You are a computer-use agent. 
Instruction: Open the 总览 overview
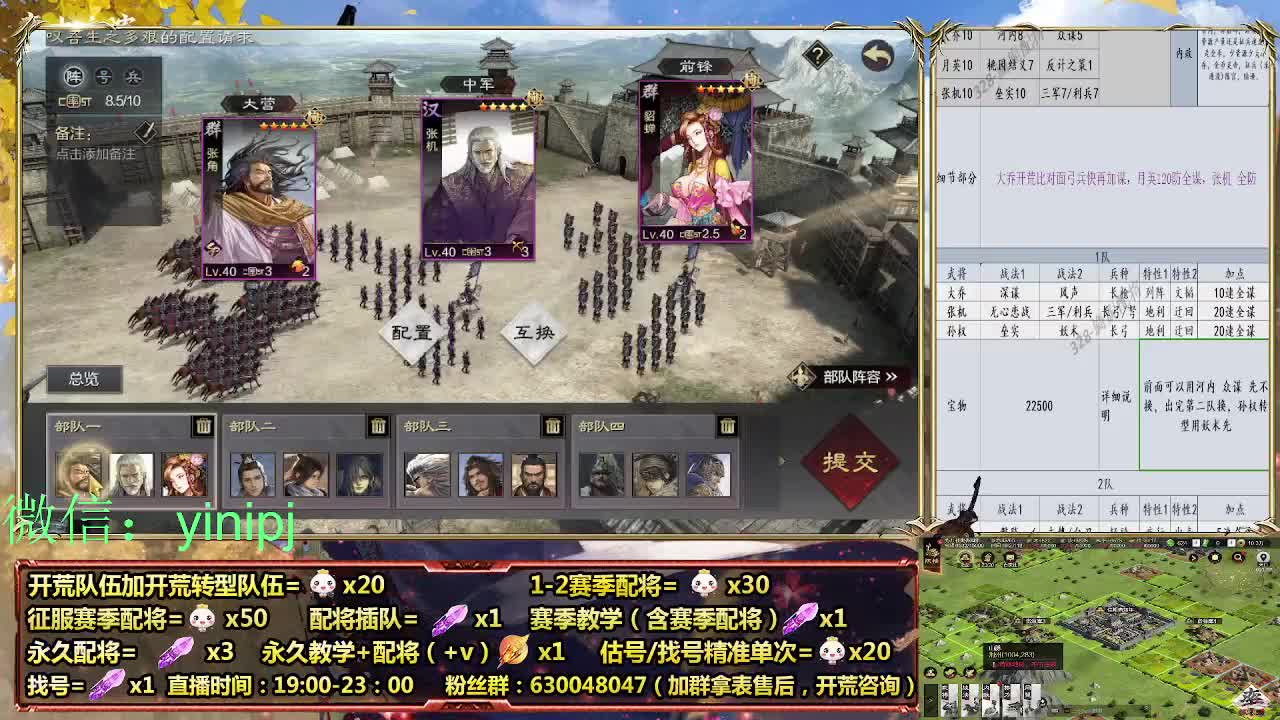click(x=83, y=379)
